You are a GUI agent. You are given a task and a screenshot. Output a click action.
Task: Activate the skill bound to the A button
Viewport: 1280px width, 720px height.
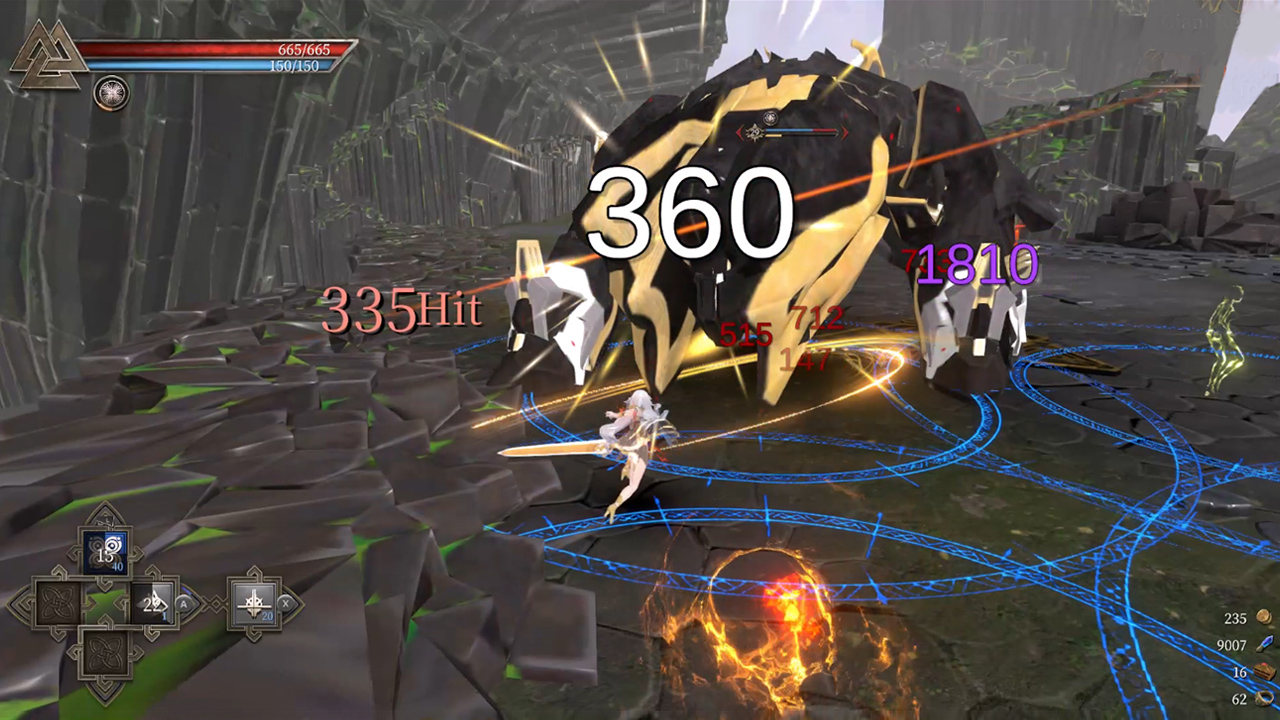pos(152,602)
